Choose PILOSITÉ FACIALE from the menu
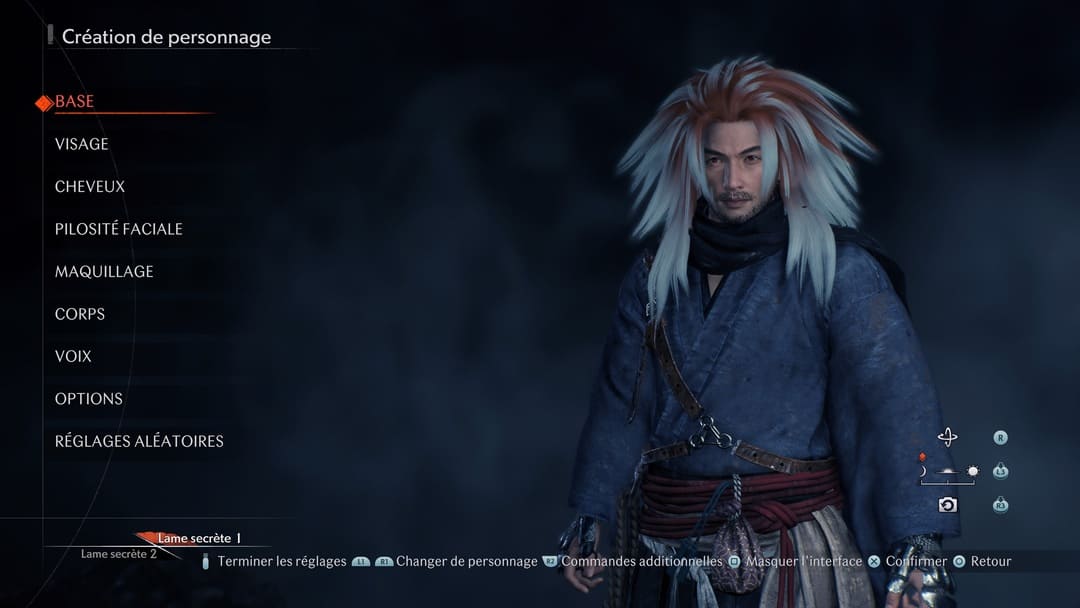 pyautogui.click(x=119, y=229)
